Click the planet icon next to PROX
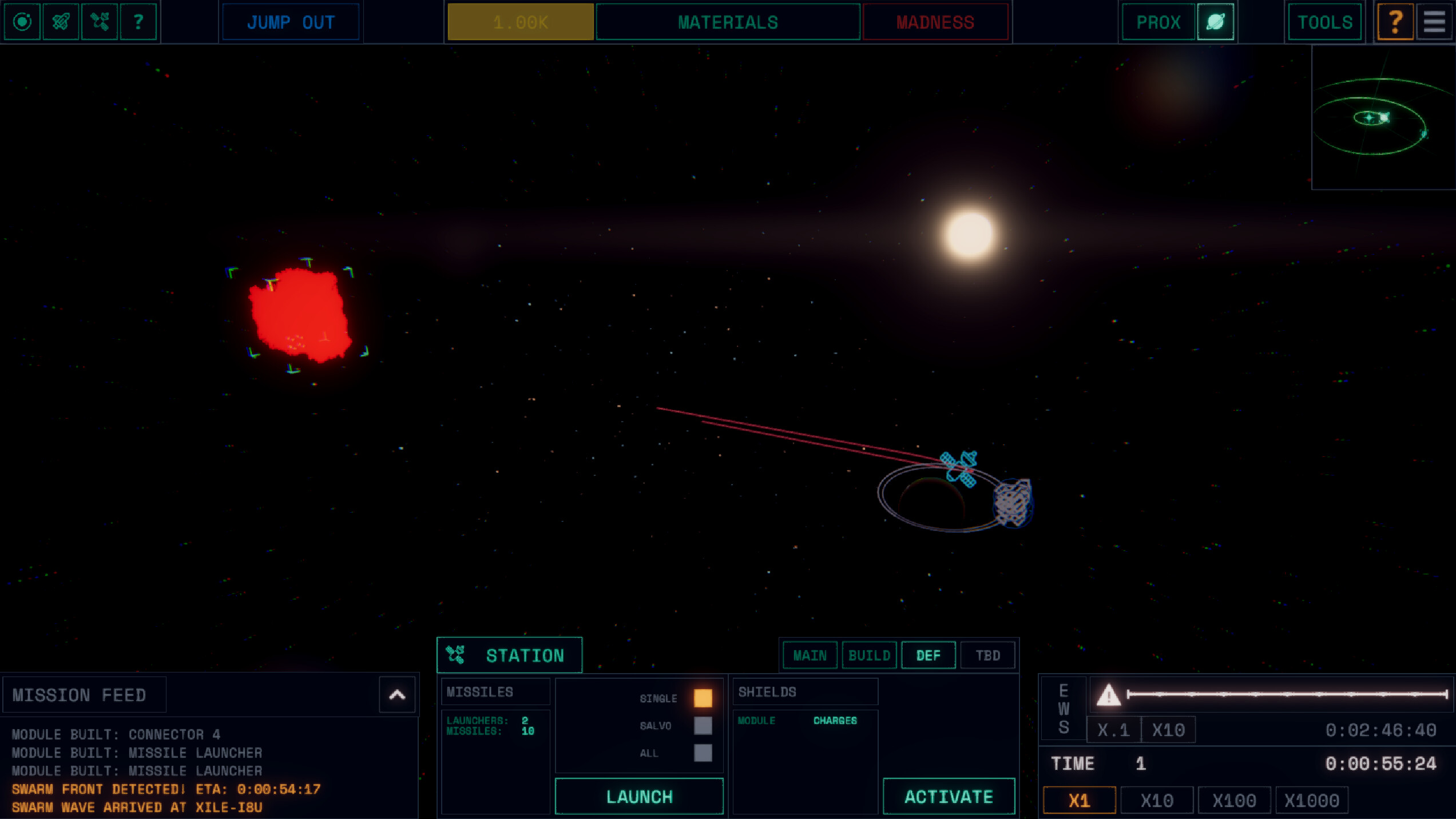 click(x=1215, y=22)
